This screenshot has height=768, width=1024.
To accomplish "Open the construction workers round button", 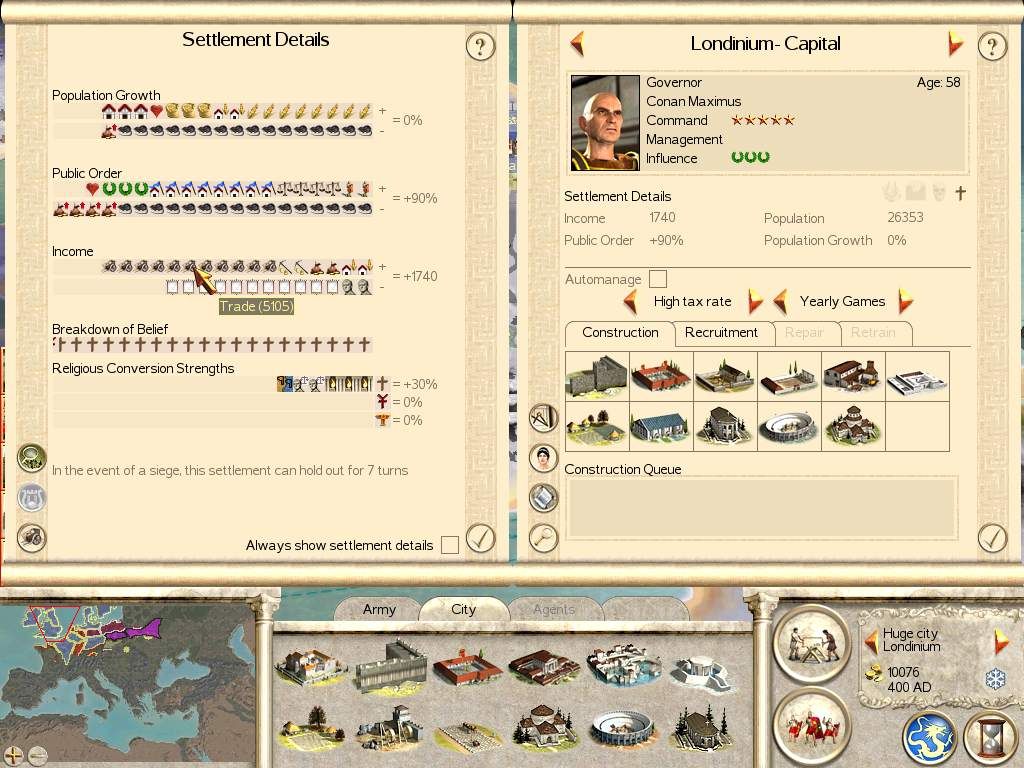I will coord(811,641).
